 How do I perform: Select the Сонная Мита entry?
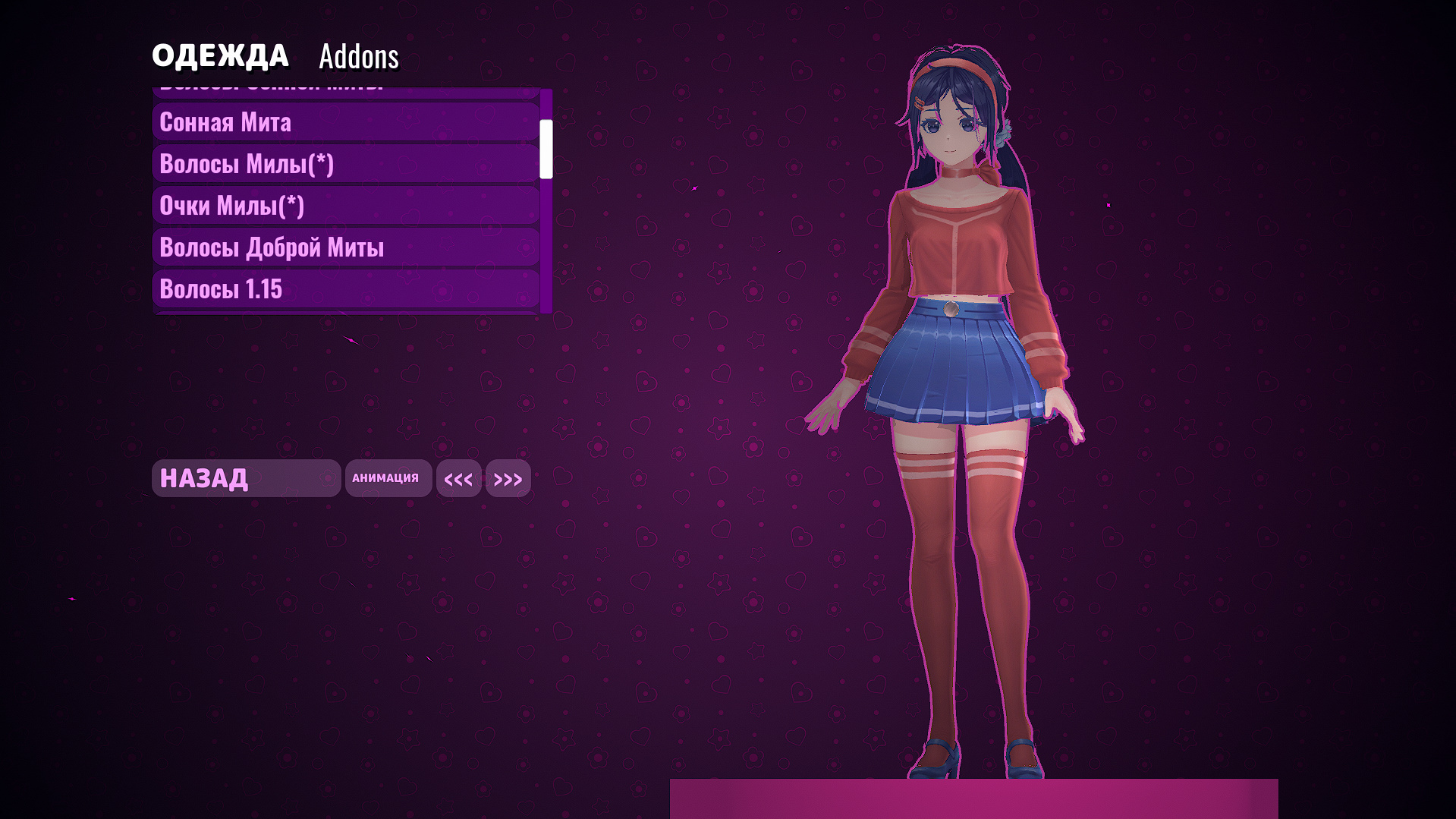click(x=345, y=122)
